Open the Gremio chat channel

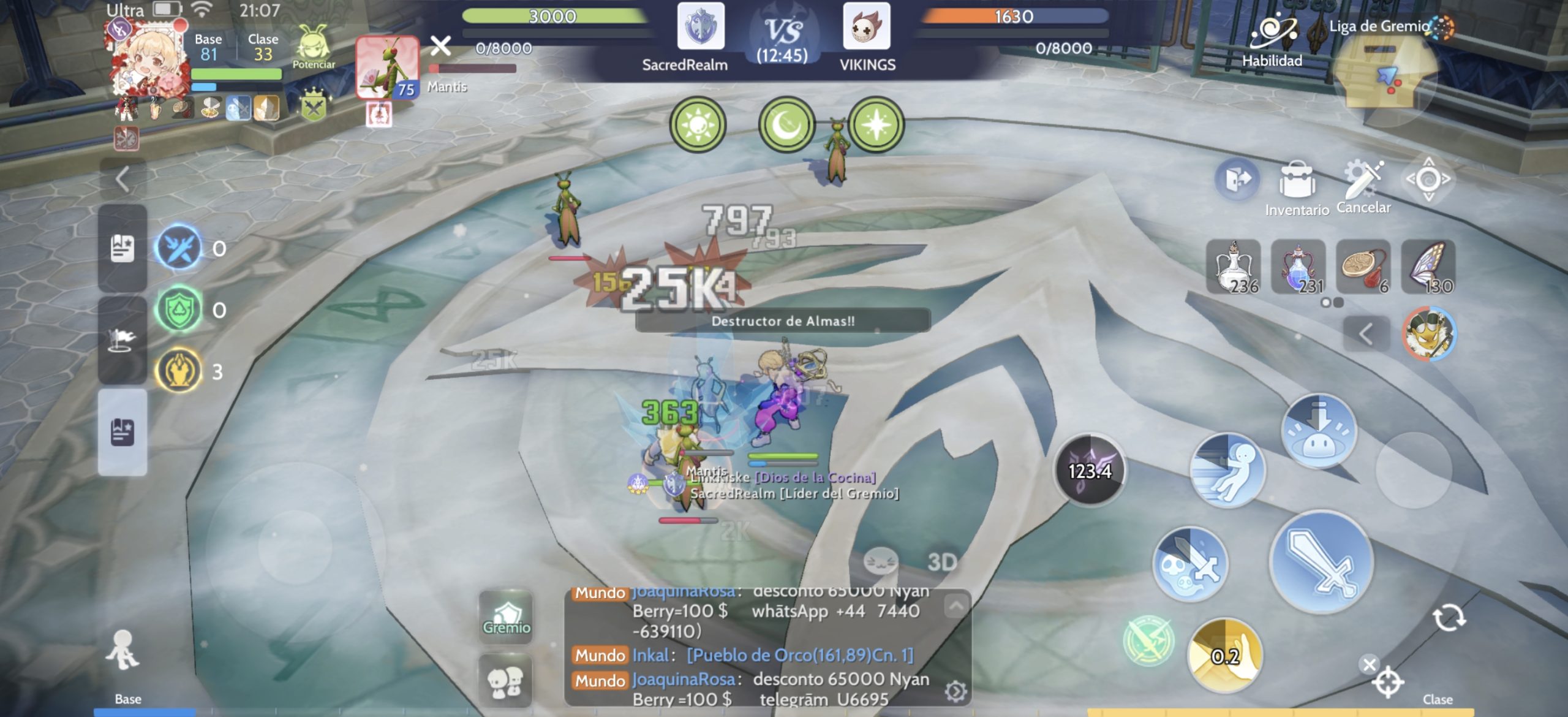click(506, 616)
